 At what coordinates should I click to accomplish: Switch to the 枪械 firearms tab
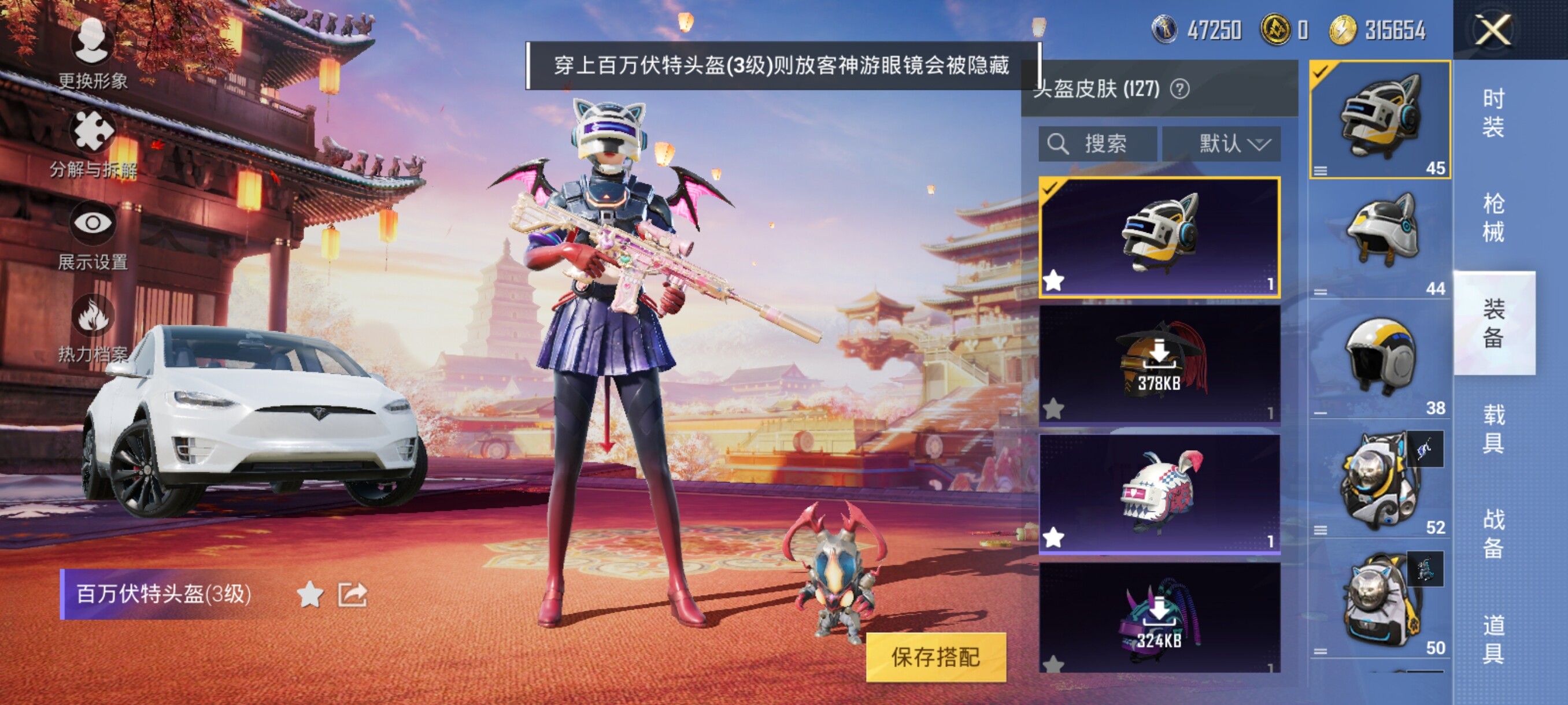pyautogui.click(x=1493, y=217)
